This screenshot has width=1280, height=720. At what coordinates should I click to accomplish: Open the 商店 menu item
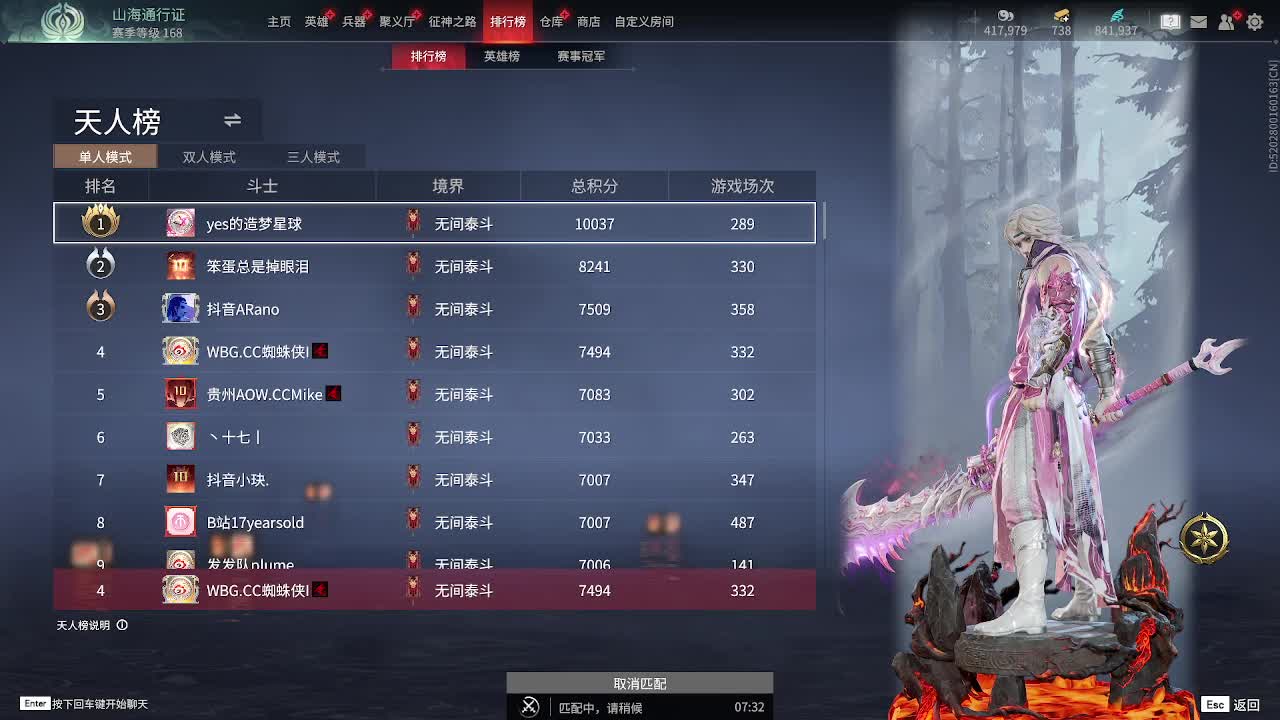click(x=588, y=20)
